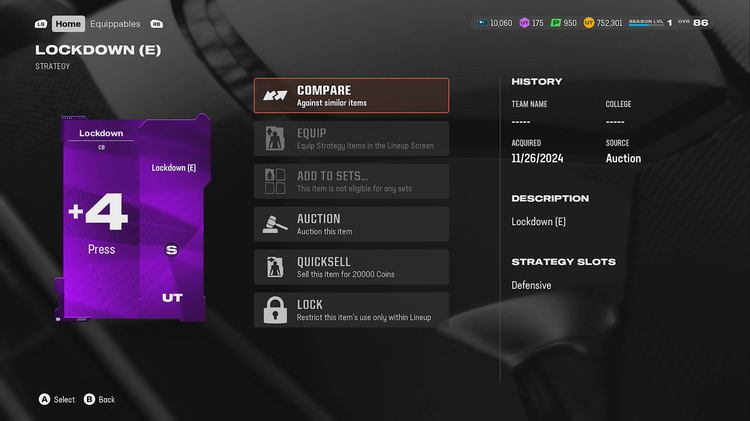Open the Equippables tab
The image size is (750, 421).
[x=115, y=23]
